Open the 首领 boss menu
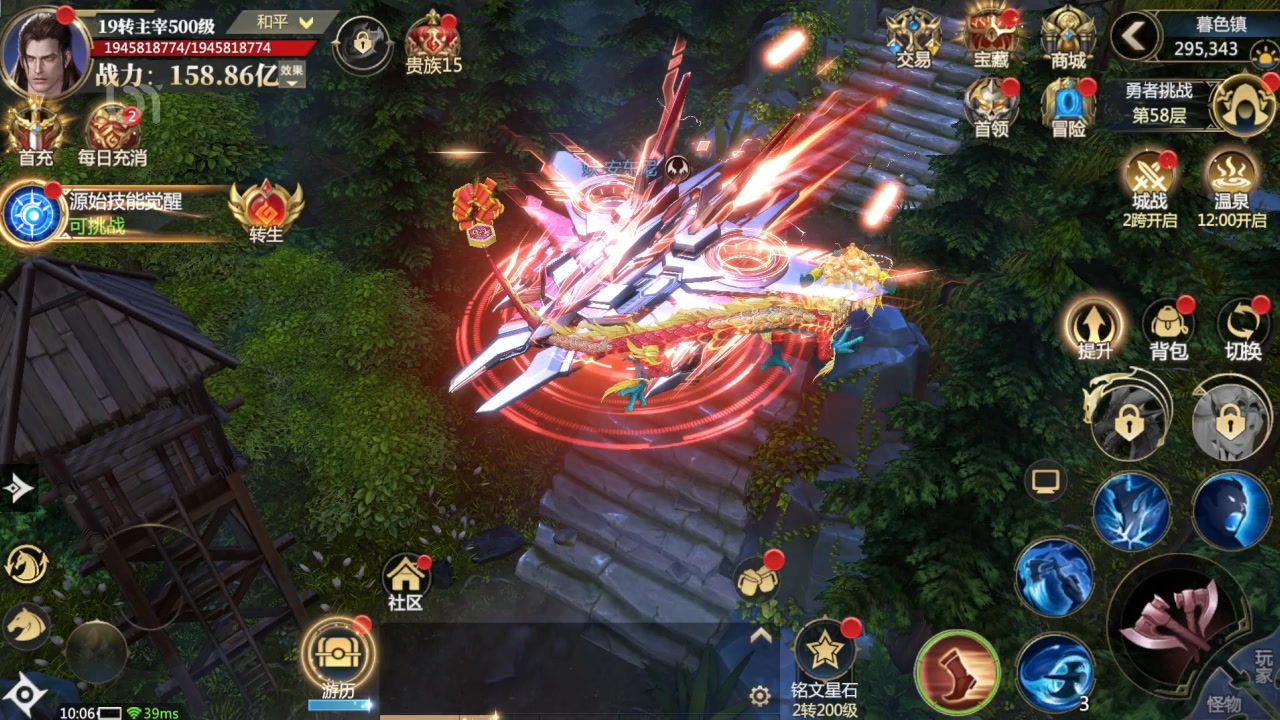Screen dimensions: 1280x720 (x=991, y=105)
